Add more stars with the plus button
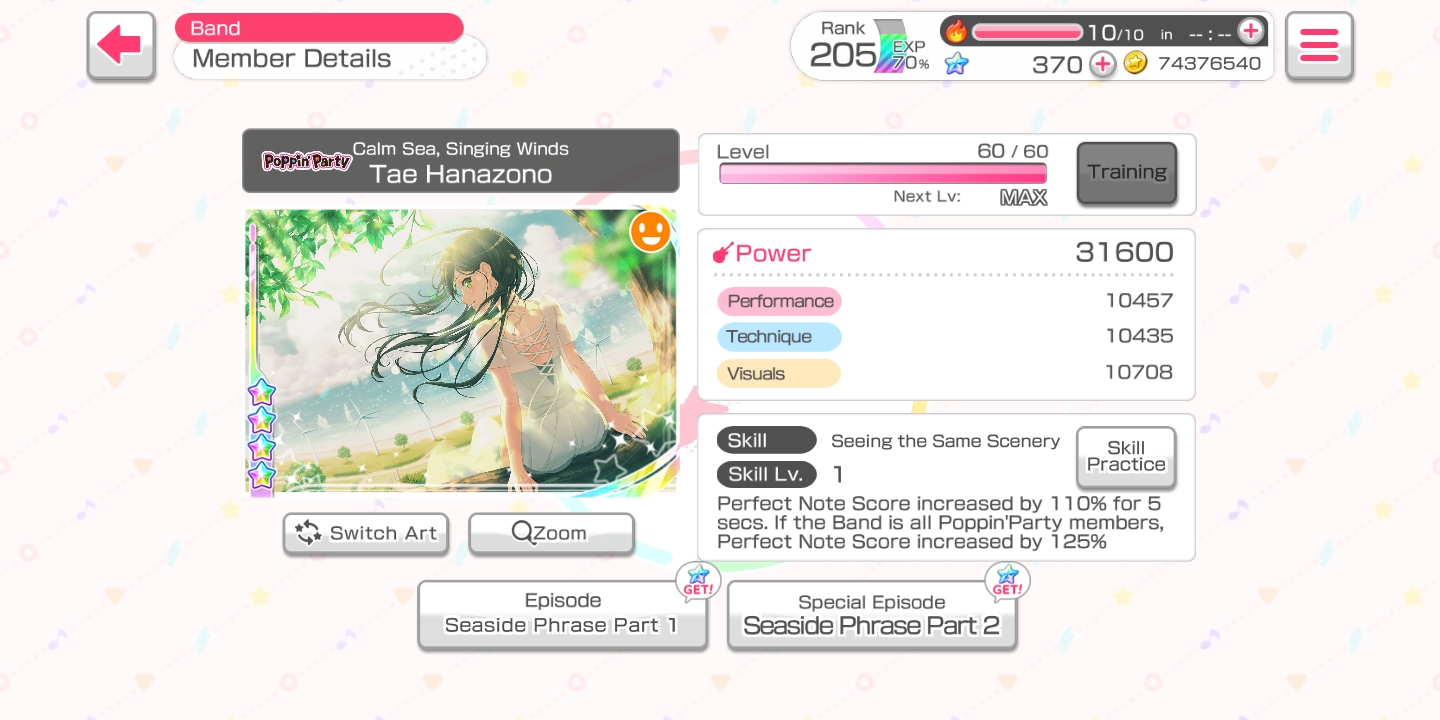Image resolution: width=1440 pixels, height=720 pixels. (x=1102, y=64)
